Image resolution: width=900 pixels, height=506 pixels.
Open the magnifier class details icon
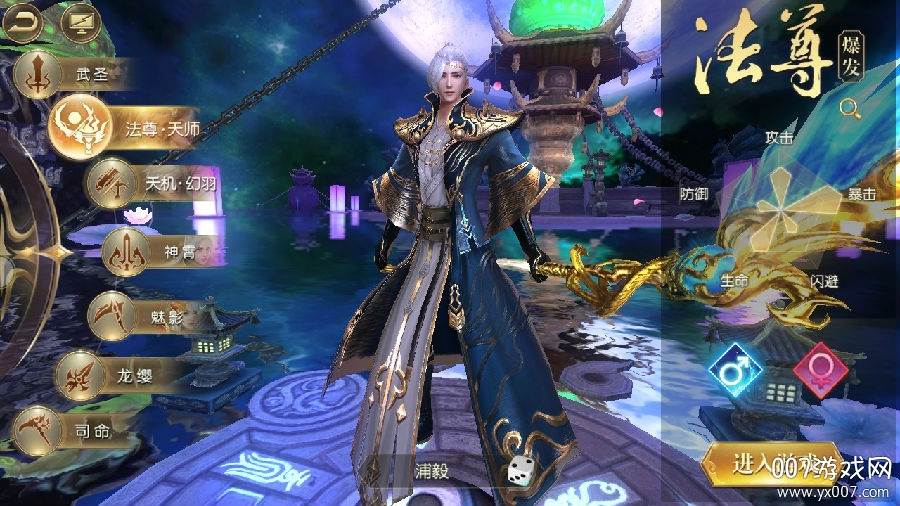tap(850, 108)
